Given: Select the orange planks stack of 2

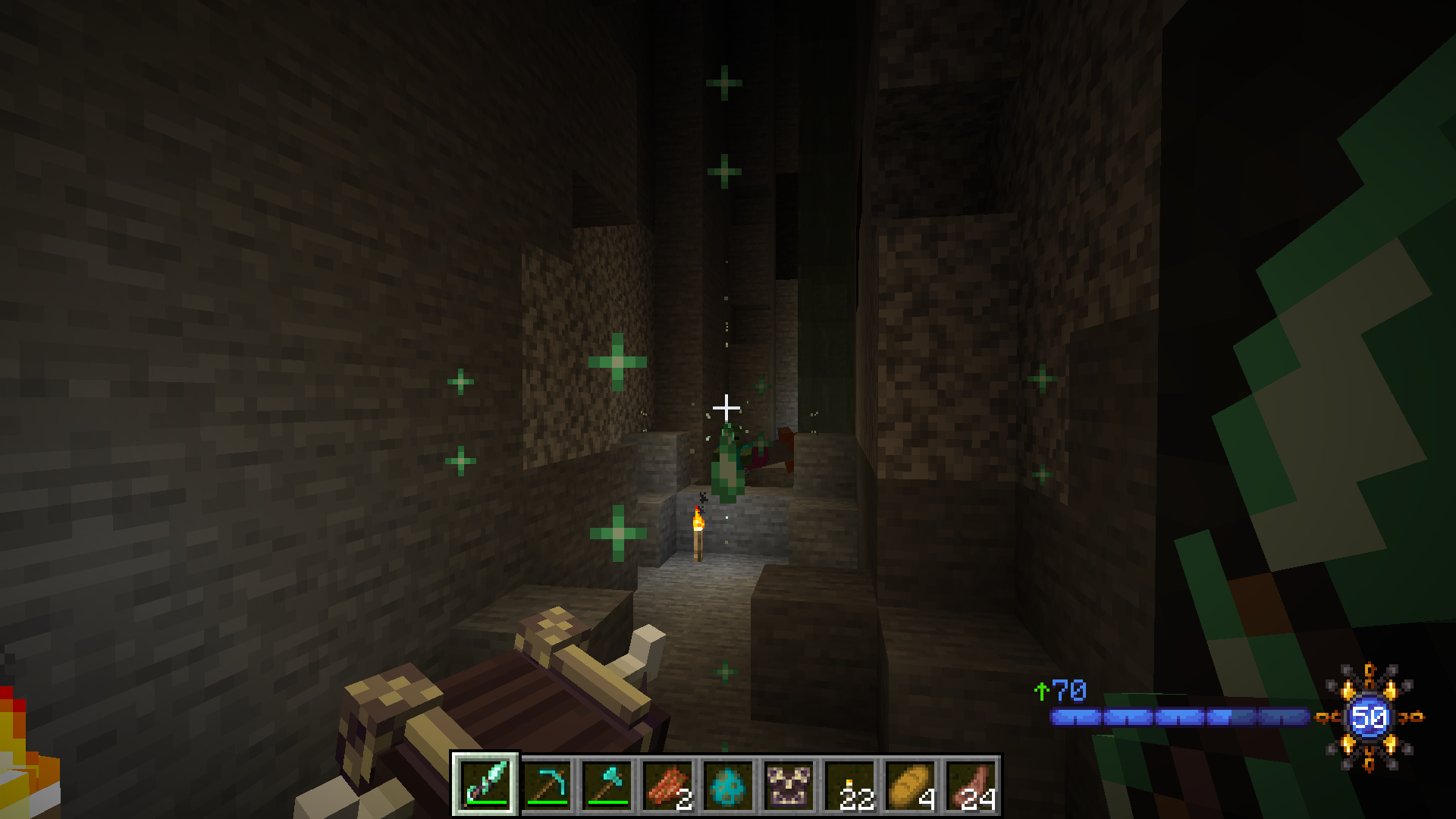Looking at the screenshot, I should (x=667, y=785).
